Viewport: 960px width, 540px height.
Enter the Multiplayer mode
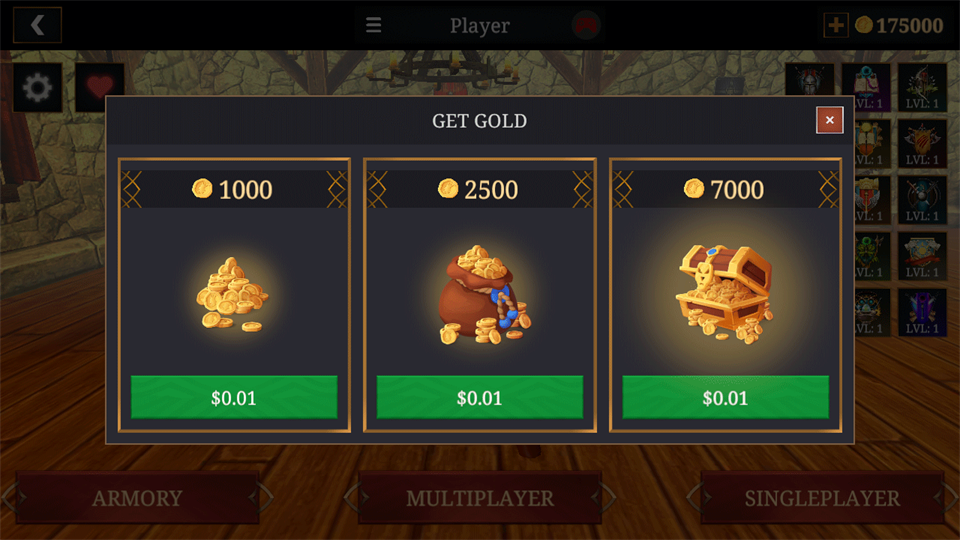point(480,498)
